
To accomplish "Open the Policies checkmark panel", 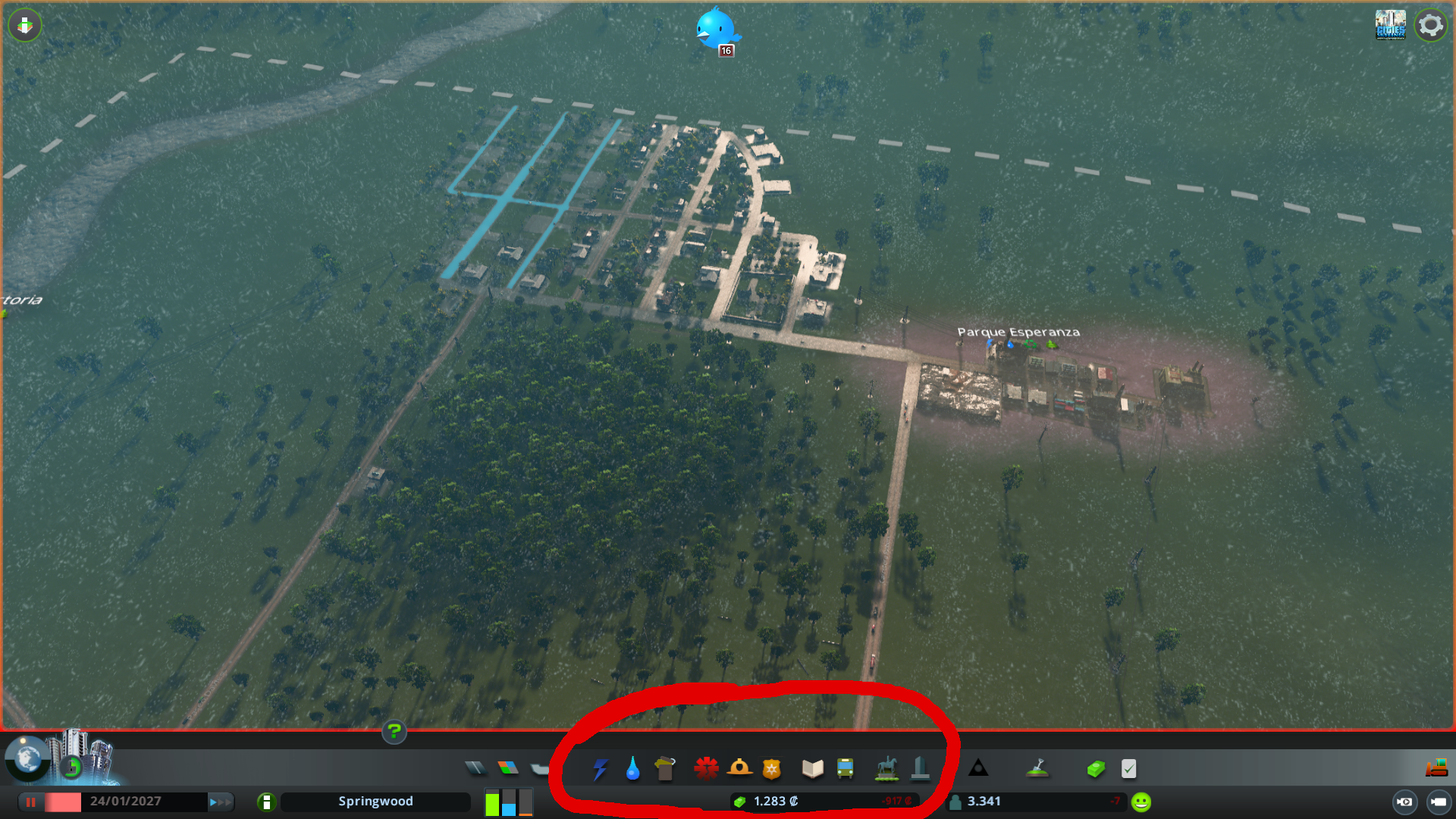I will tap(1128, 768).
